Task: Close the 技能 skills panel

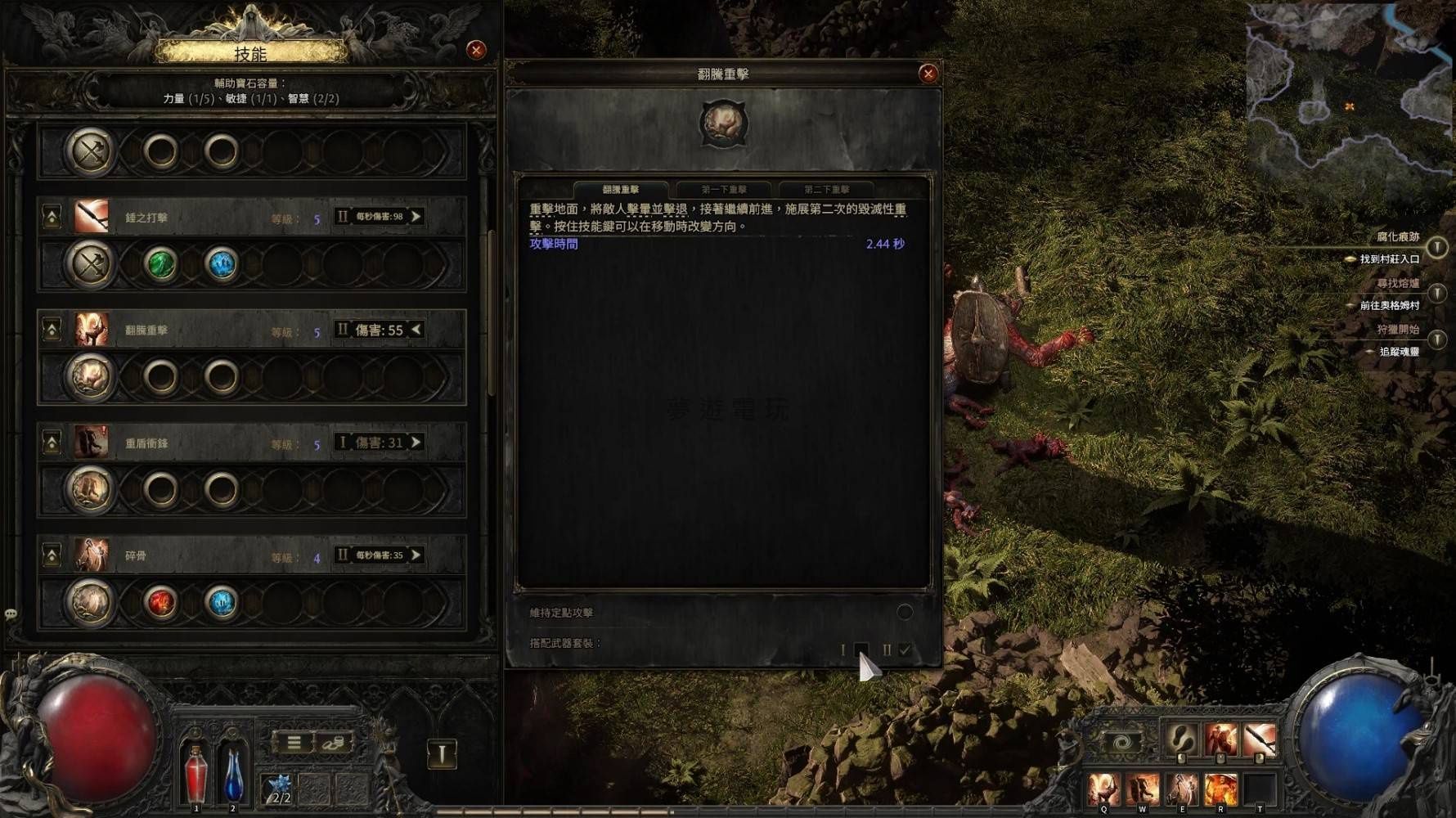Action: point(476,50)
